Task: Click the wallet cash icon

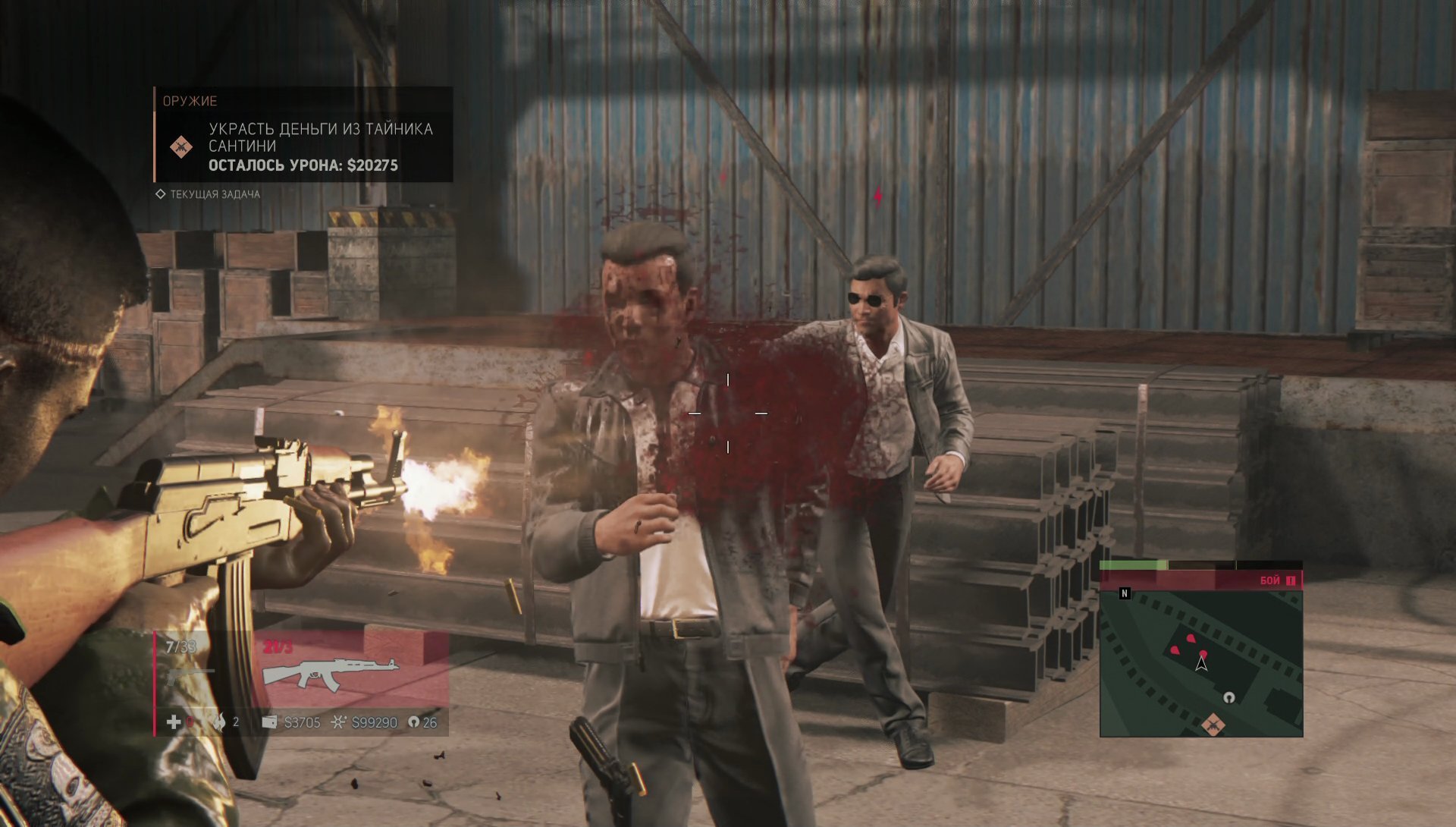Action: click(269, 722)
